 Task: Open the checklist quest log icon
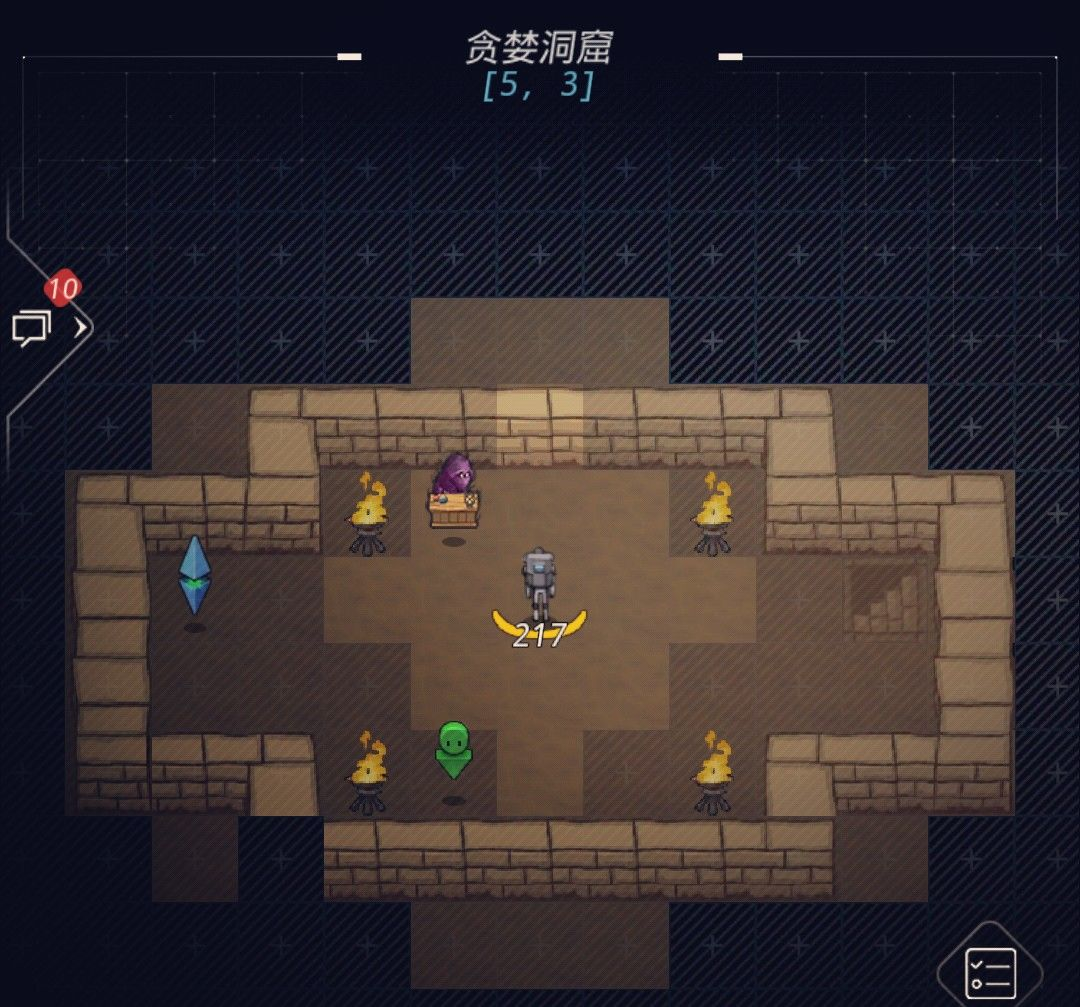click(x=990, y=972)
